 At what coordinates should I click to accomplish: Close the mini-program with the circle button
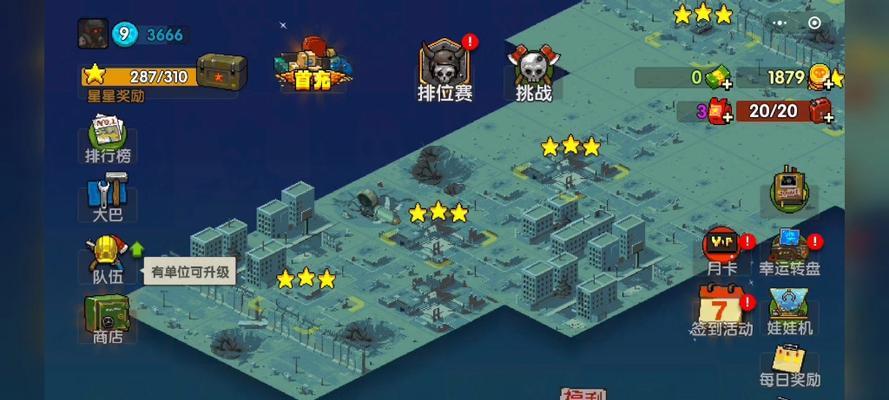coord(814,22)
